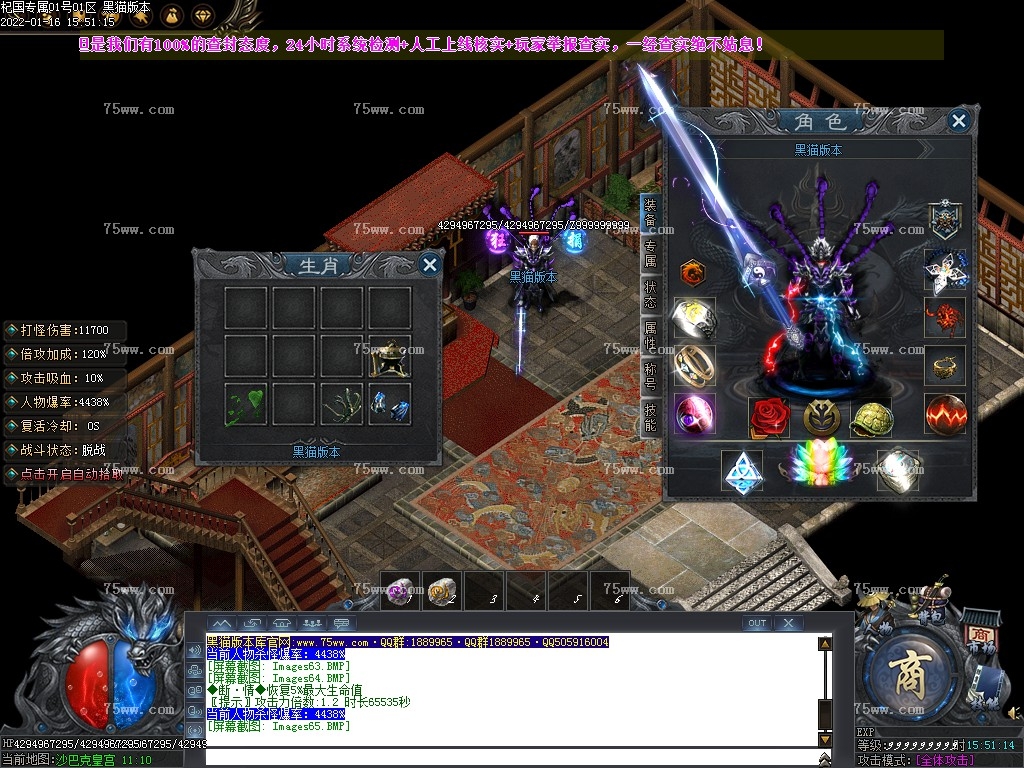Open the diamond icon in top bar
Image resolution: width=1024 pixels, height=768 pixels.
tap(203, 16)
